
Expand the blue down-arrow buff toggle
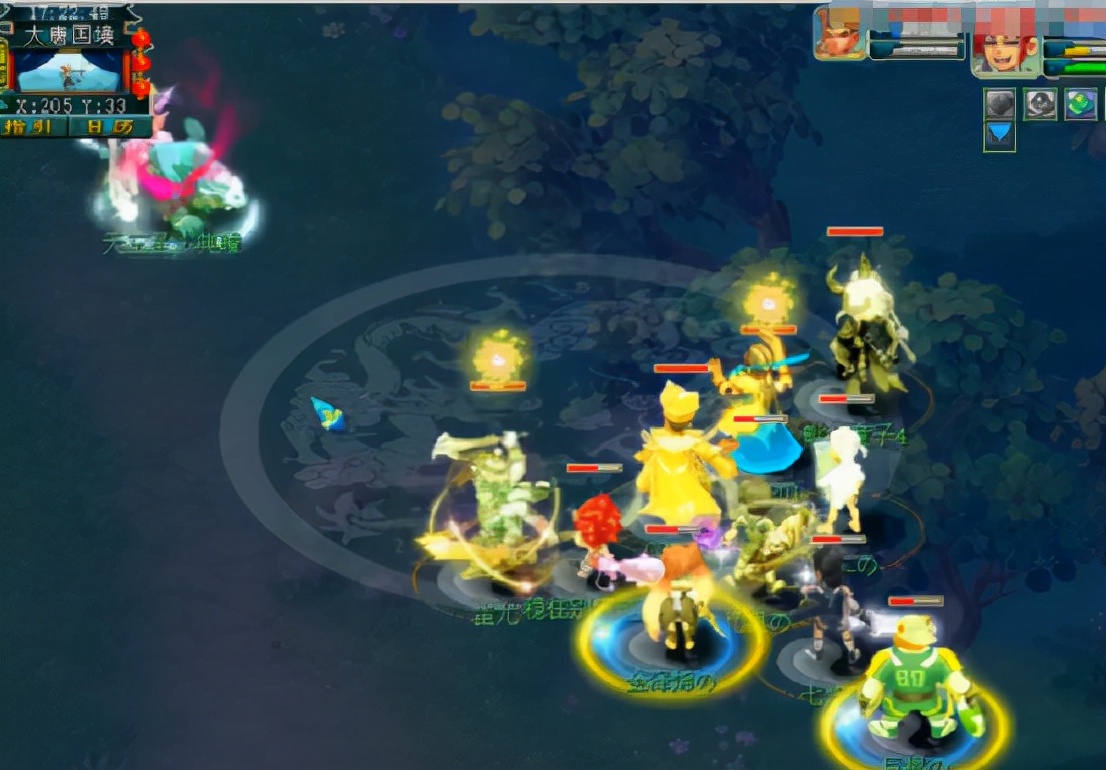click(x=1000, y=136)
